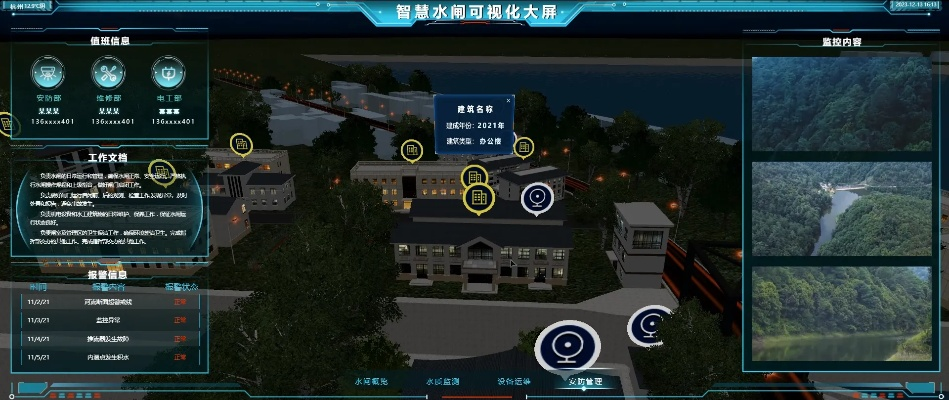Image resolution: width=949 pixels, height=400 pixels.
Task: Switch to the 安防管理 tab
Action: 585,382
